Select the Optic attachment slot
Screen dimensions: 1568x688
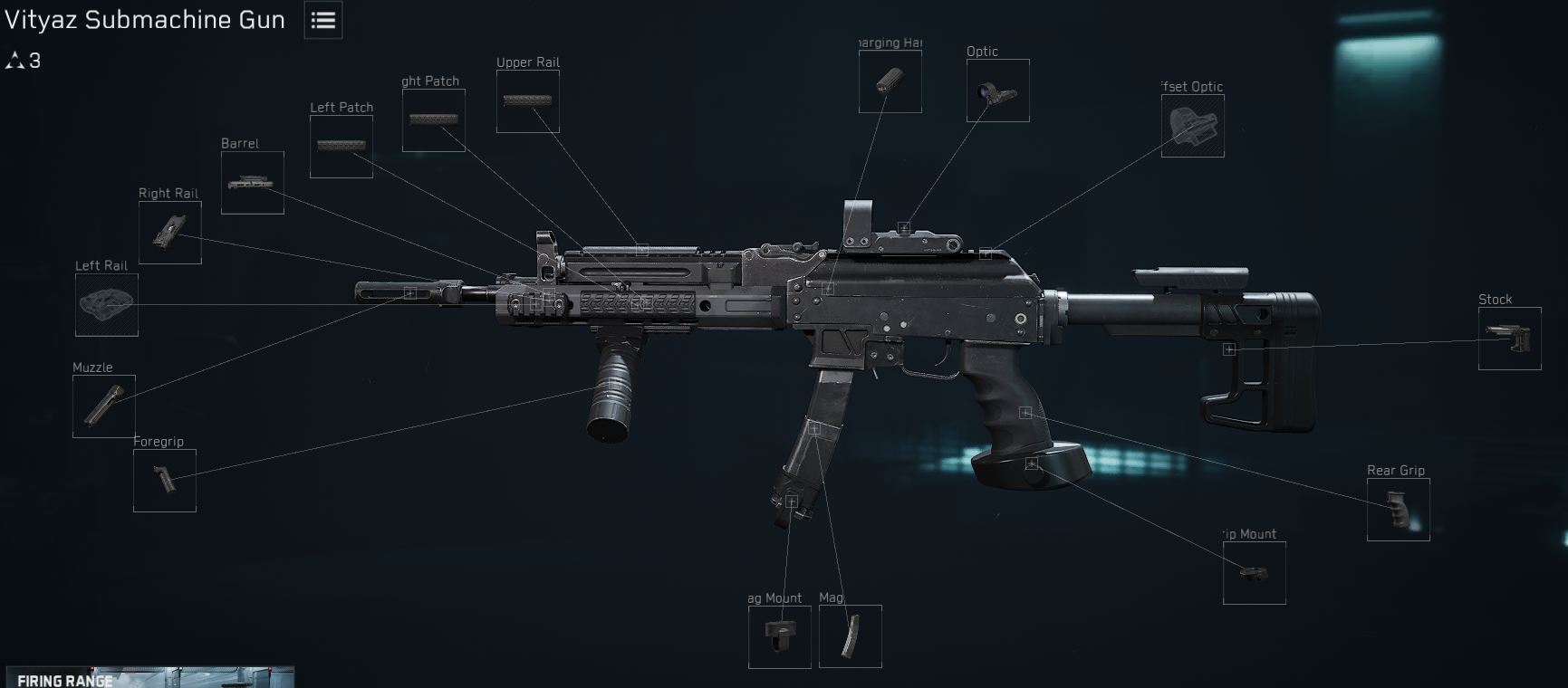click(997, 90)
